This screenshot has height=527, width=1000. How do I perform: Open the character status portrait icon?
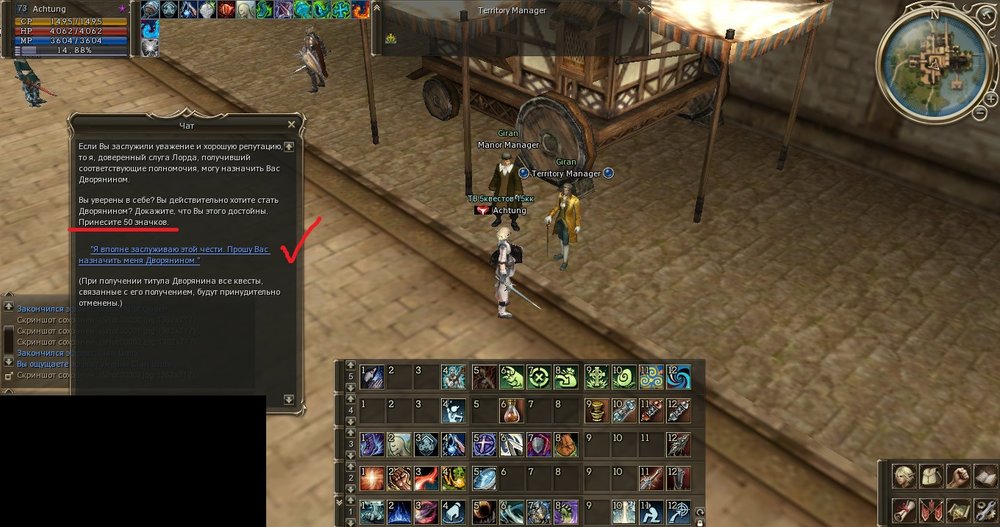click(905, 476)
